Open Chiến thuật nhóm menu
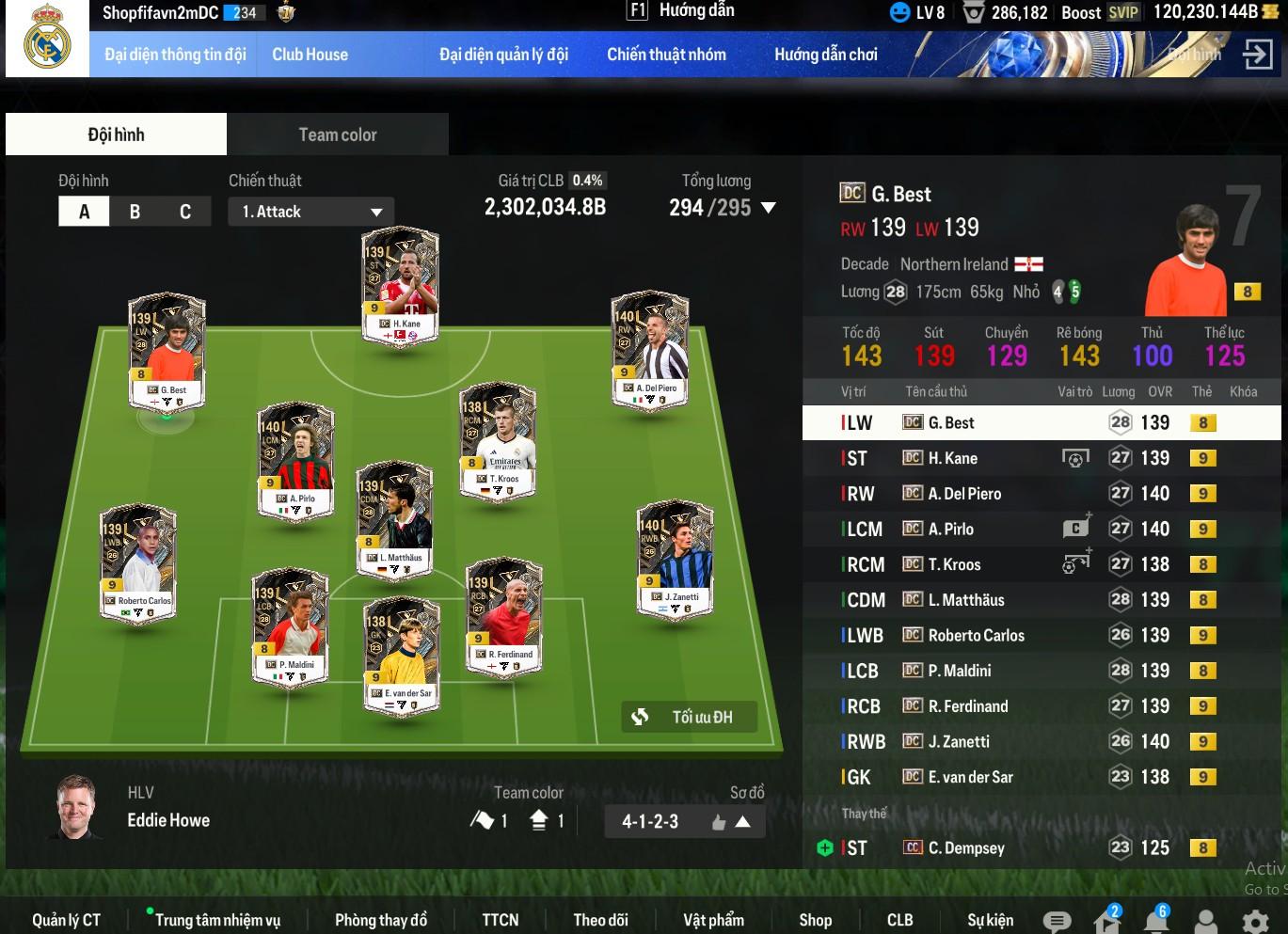The width and height of the screenshot is (1288, 934). (x=666, y=55)
